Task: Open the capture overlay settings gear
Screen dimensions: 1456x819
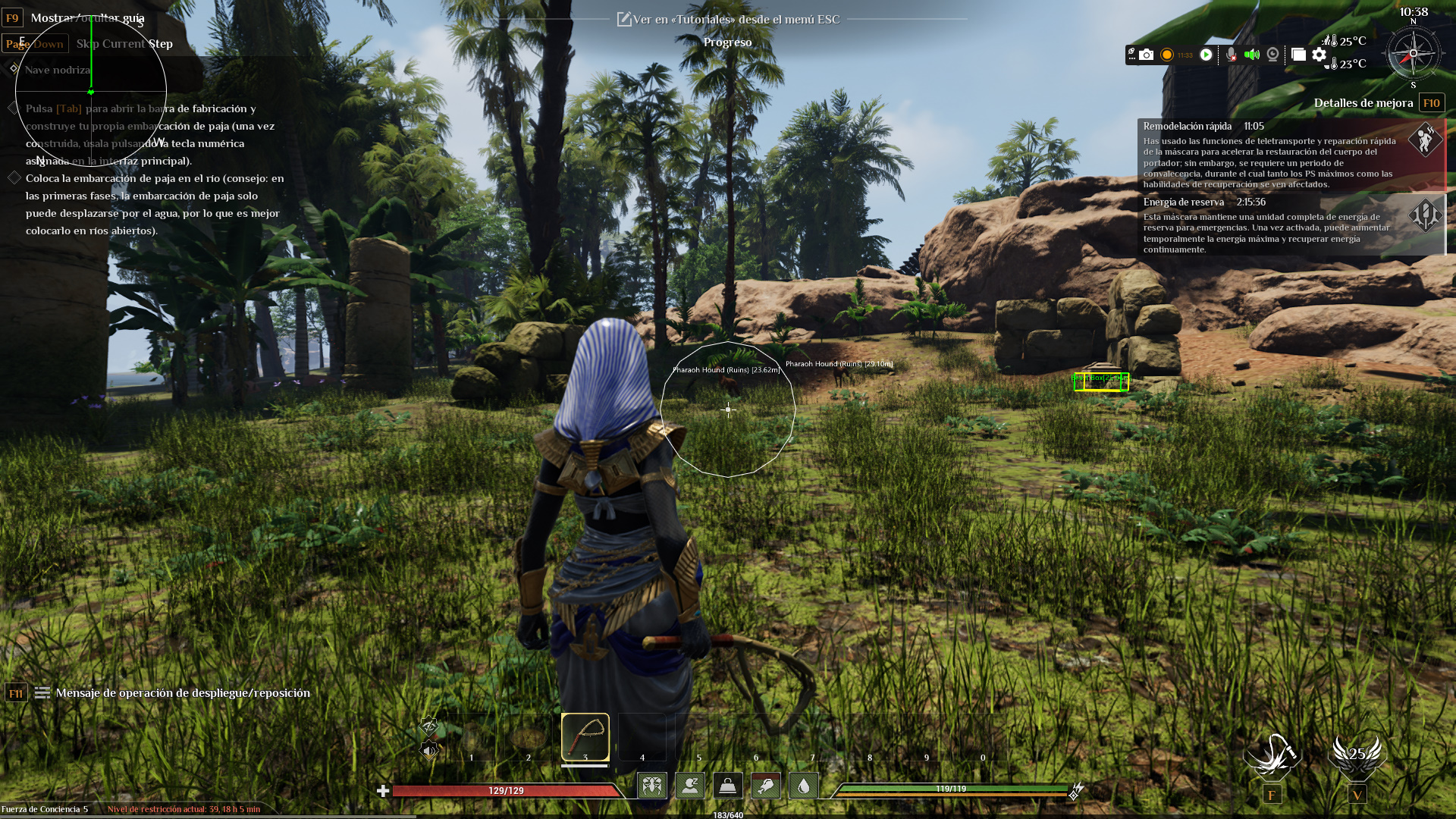Action: [1319, 55]
